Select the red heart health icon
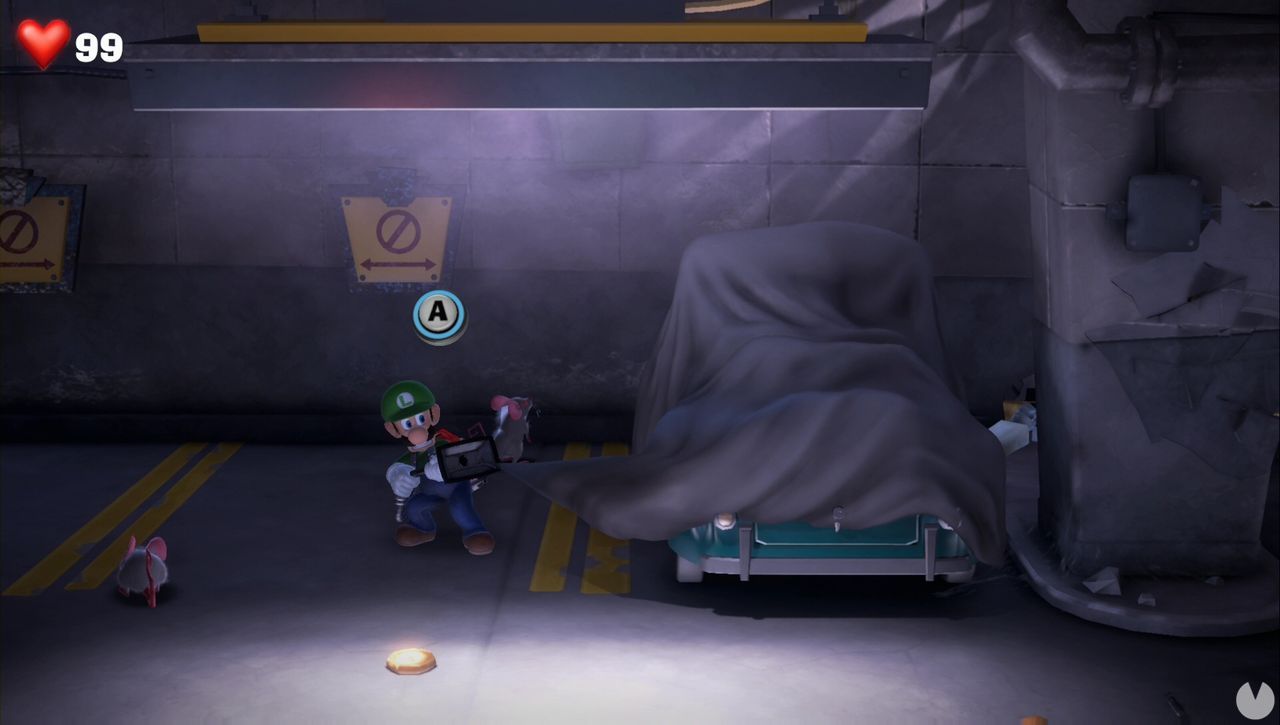 click(40, 40)
